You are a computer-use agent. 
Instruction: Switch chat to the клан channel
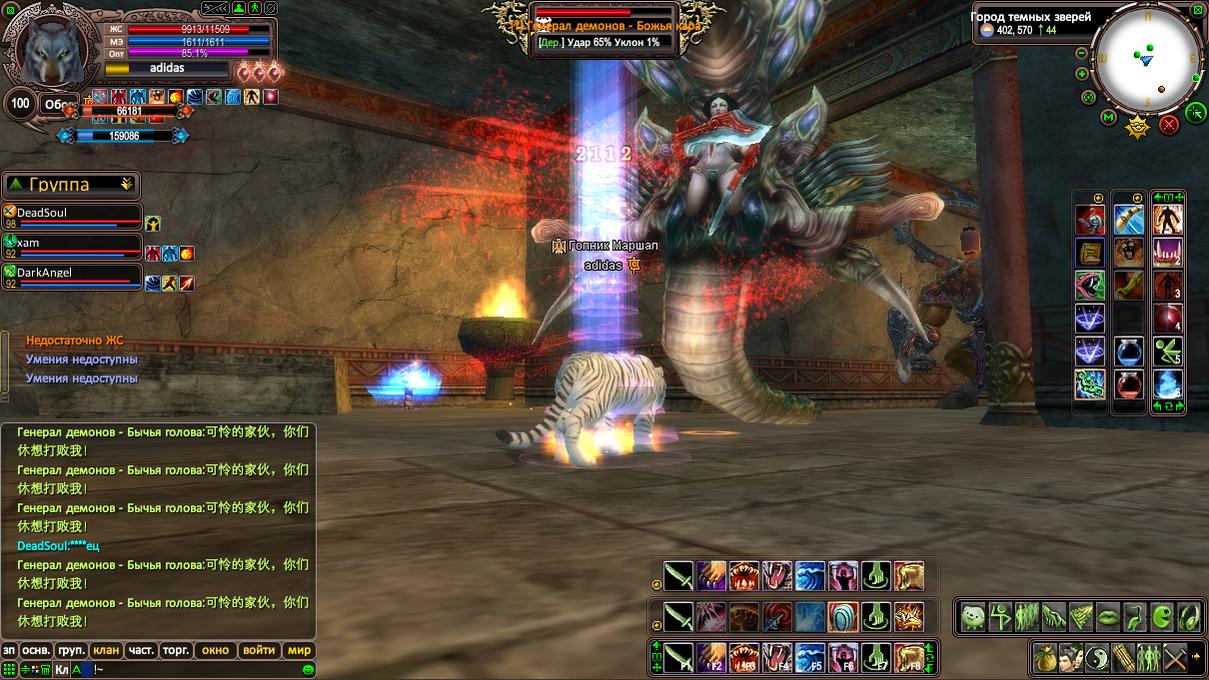pos(106,650)
